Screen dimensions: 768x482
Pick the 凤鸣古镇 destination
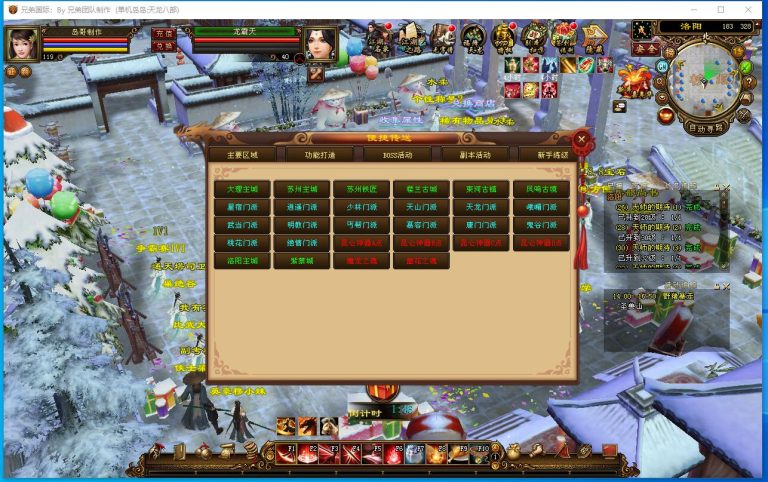tap(541, 188)
